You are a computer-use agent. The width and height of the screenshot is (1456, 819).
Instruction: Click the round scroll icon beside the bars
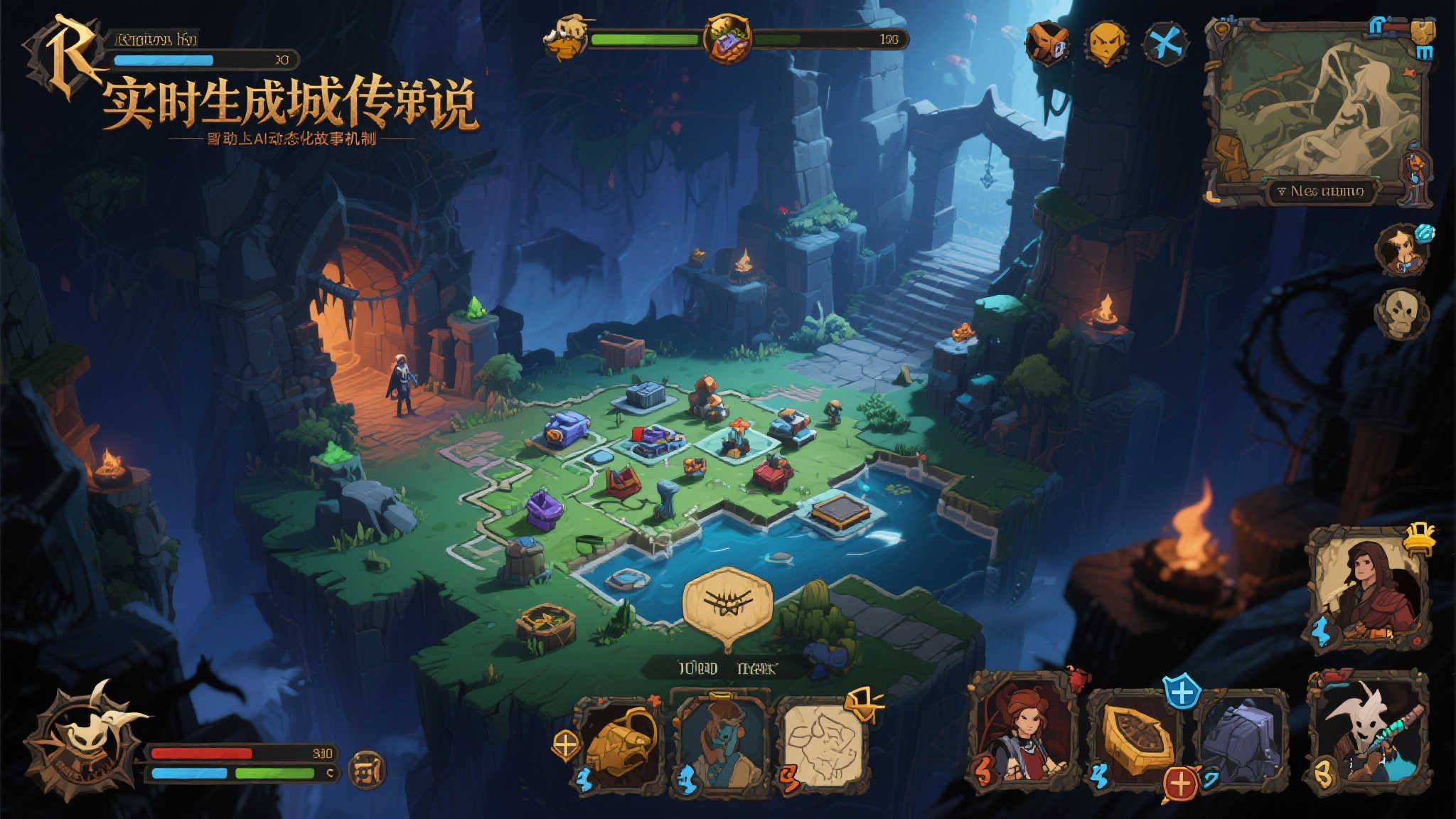coord(368,769)
